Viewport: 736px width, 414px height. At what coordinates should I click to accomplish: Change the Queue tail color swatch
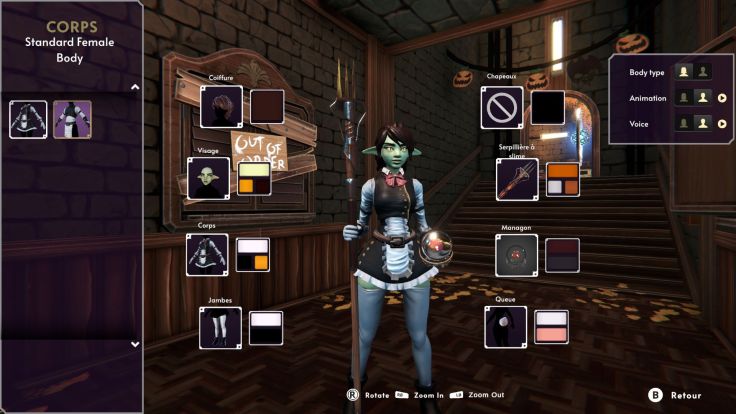pos(551,327)
